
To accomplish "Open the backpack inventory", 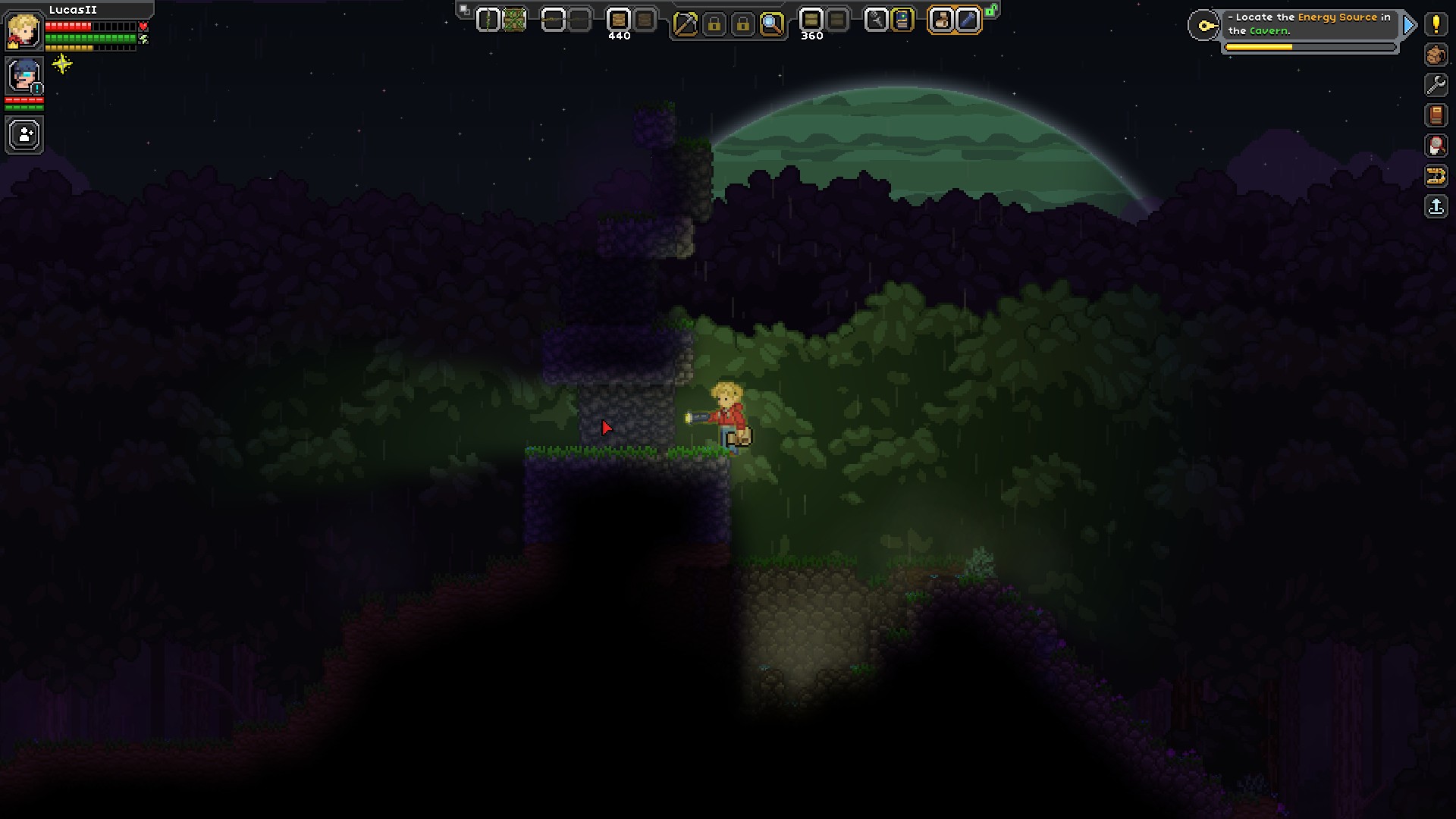I will tap(1436, 55).
